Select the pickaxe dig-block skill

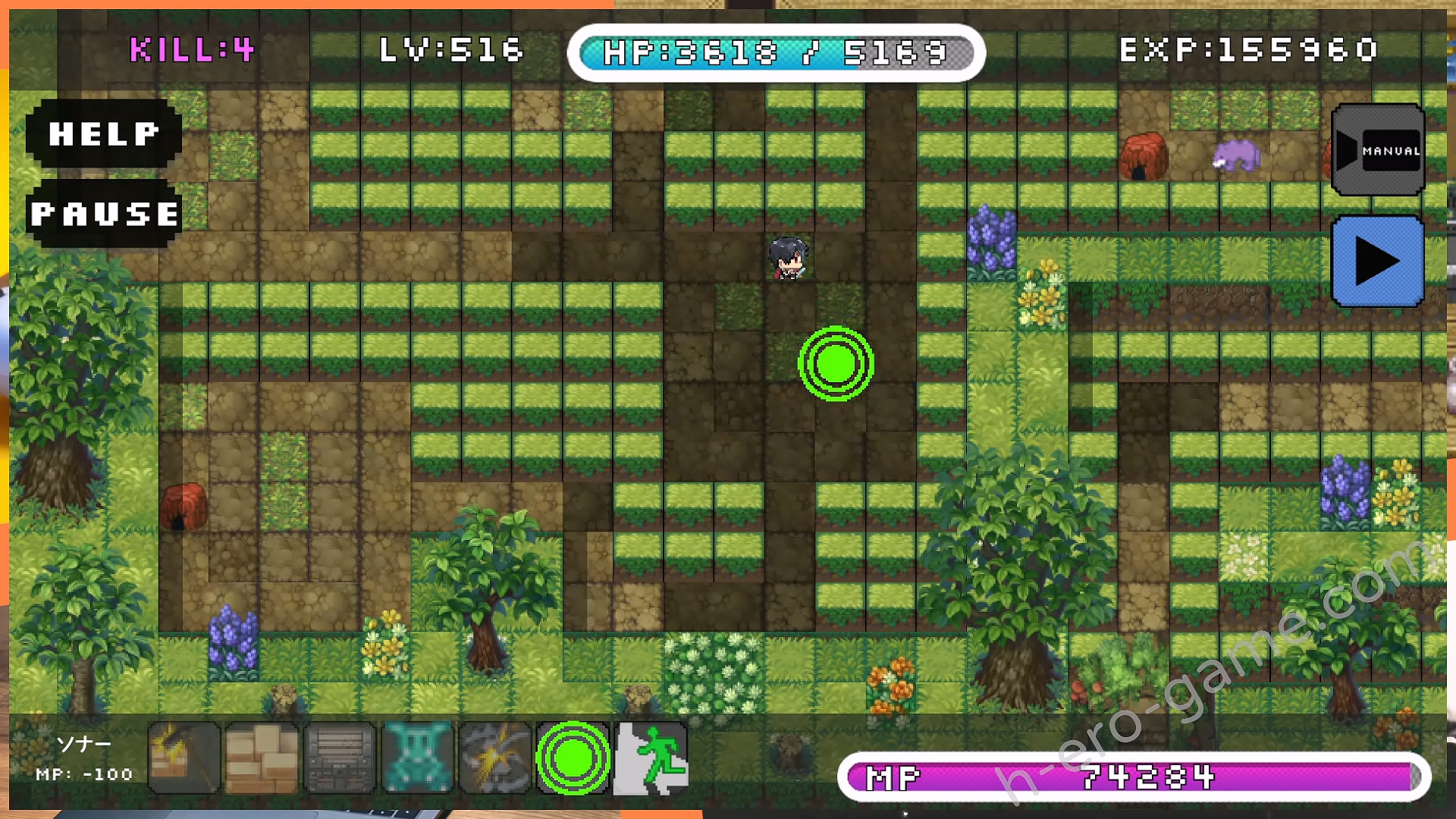pyautogui.click(x=184, y=758)
